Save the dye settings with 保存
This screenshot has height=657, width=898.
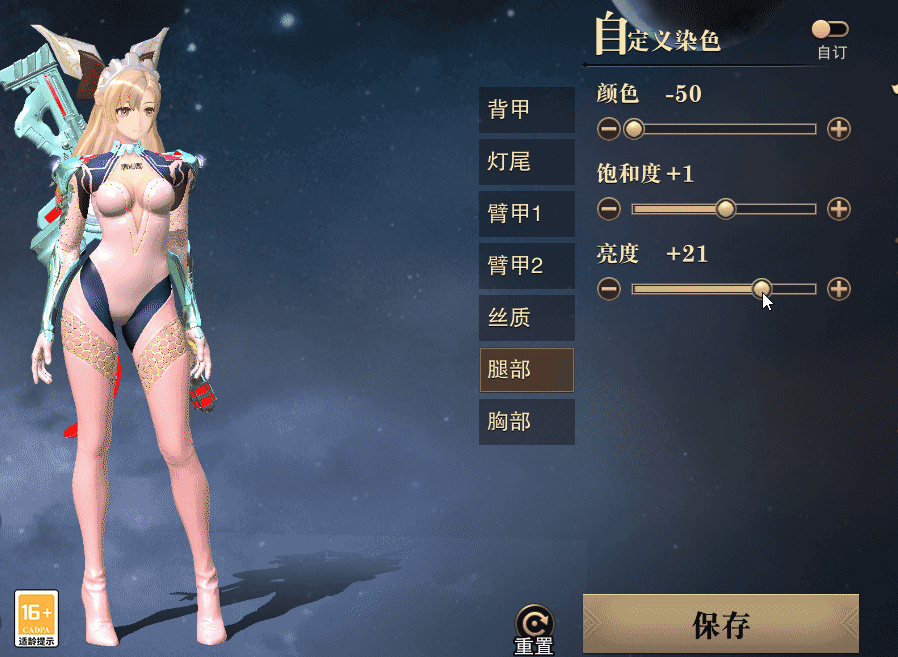[x=720, y=625]
